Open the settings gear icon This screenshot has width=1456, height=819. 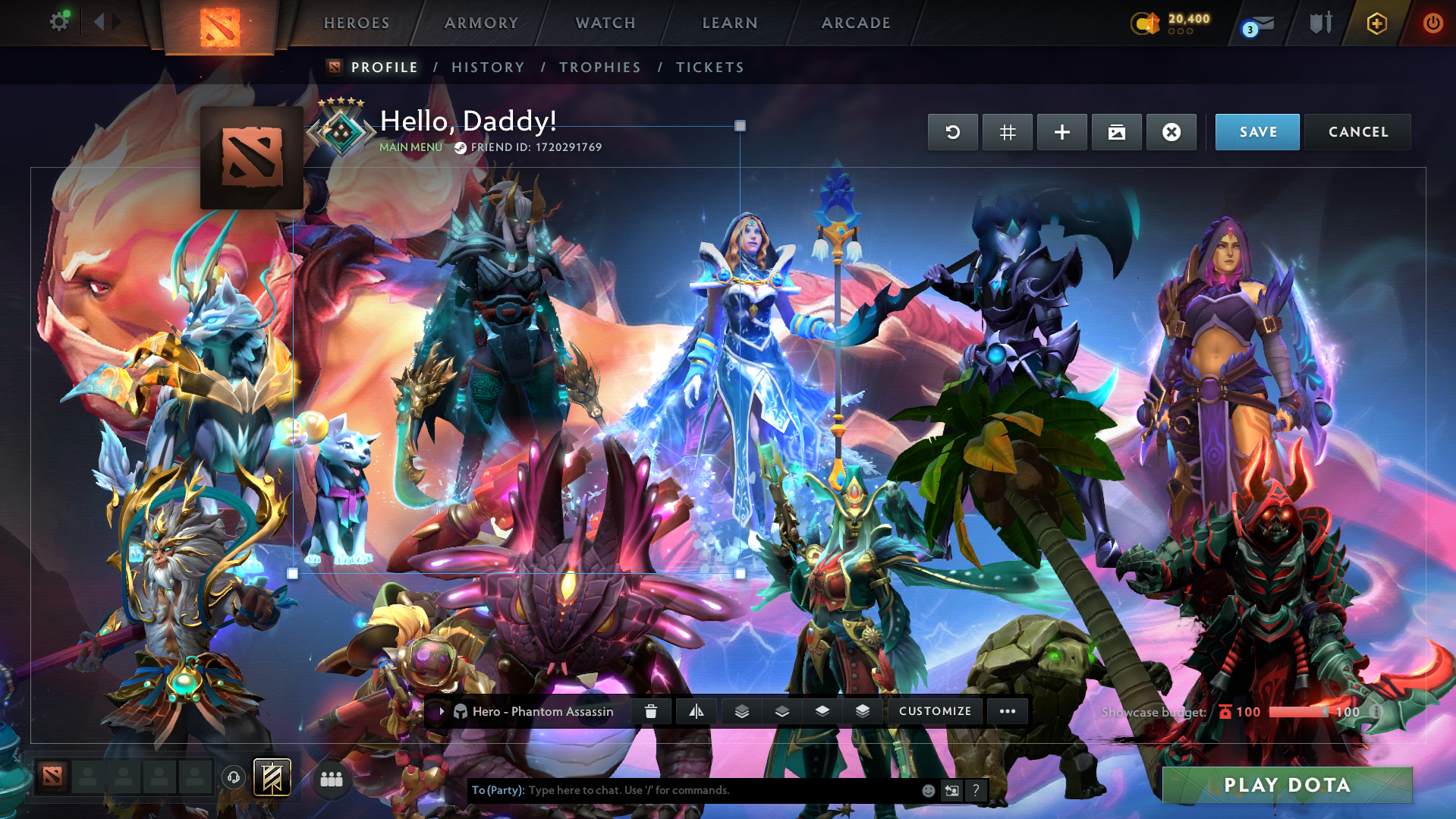[59, 22]
